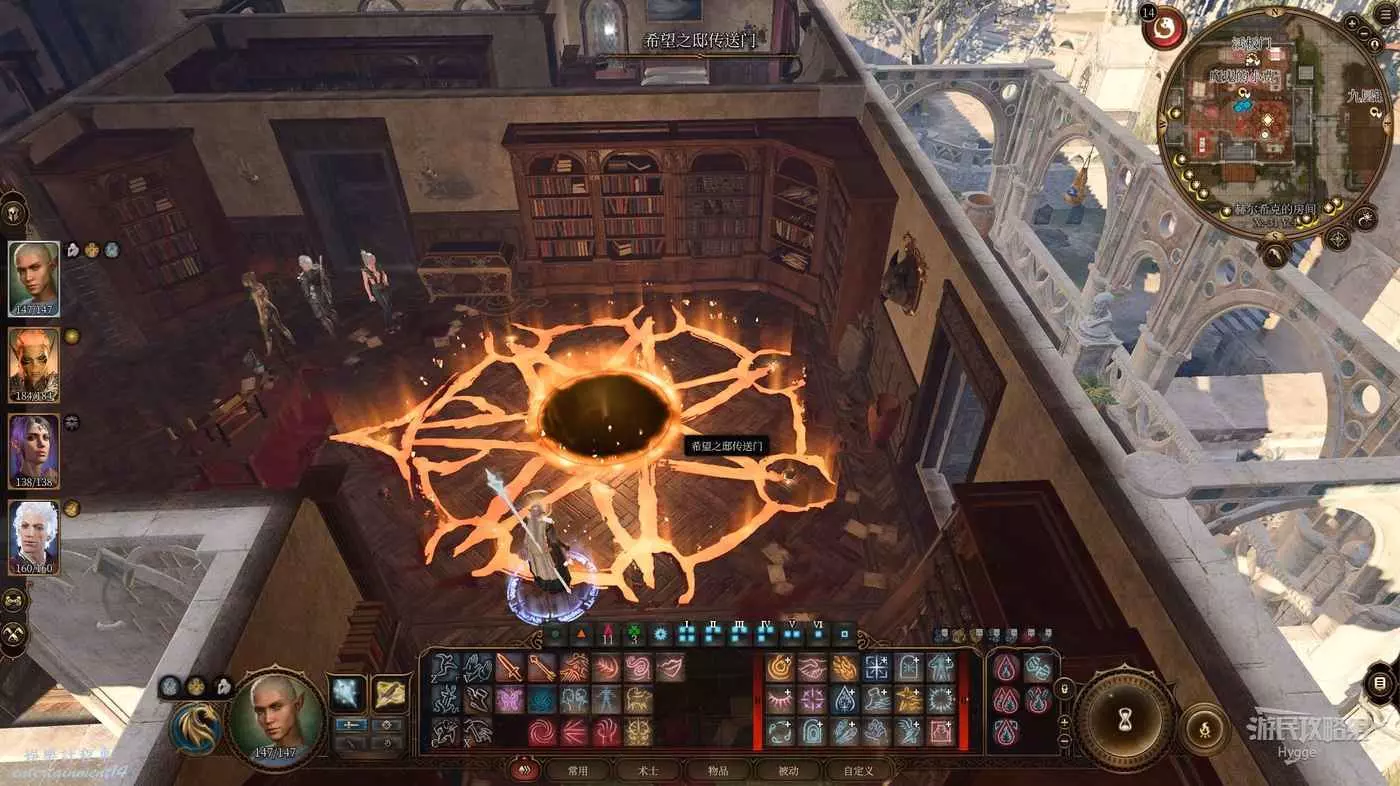Show the 物品 hotbar tab
The image size is (1400, 786).
718,770
